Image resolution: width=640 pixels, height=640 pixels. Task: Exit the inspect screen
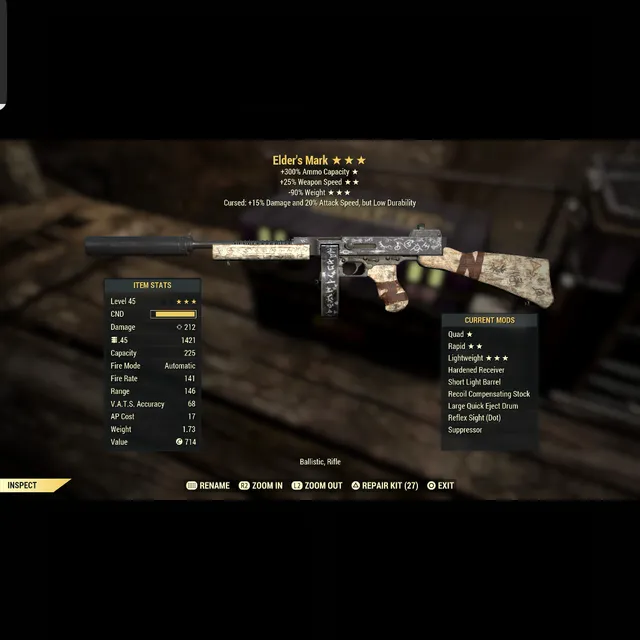tap(440, 486)
